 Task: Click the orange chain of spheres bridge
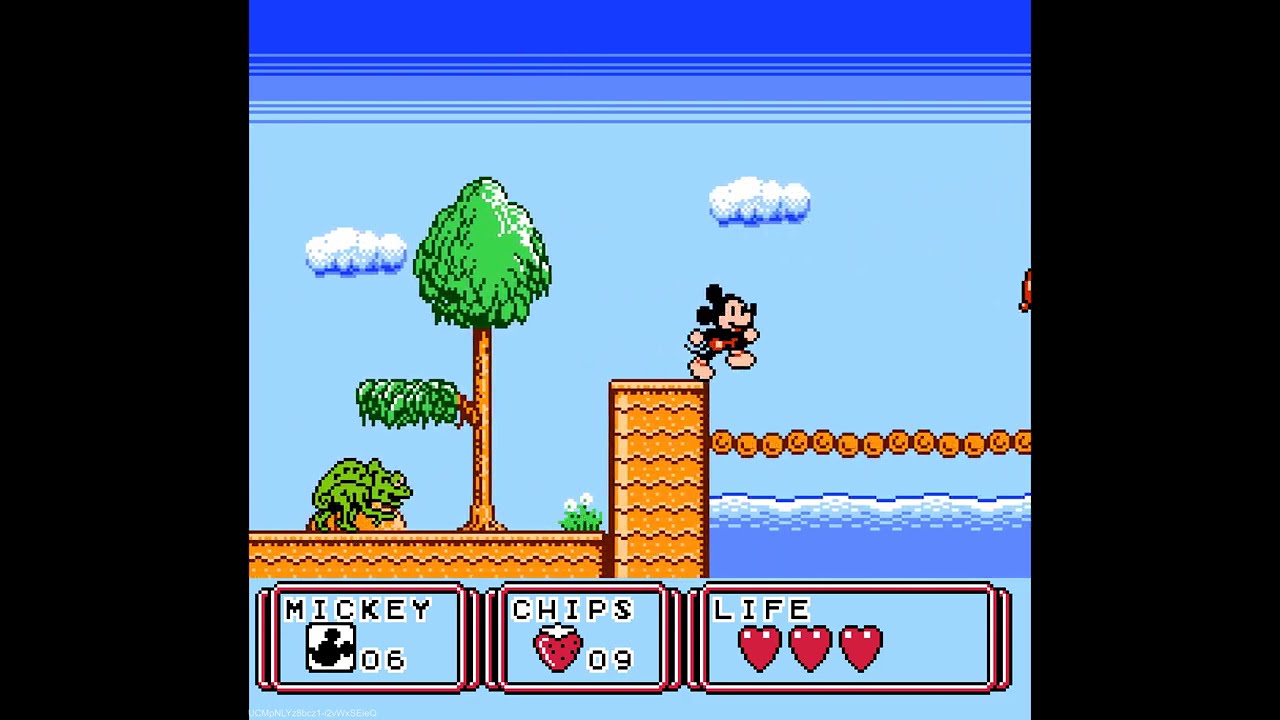pyautogui.click(x=870, y=440)
